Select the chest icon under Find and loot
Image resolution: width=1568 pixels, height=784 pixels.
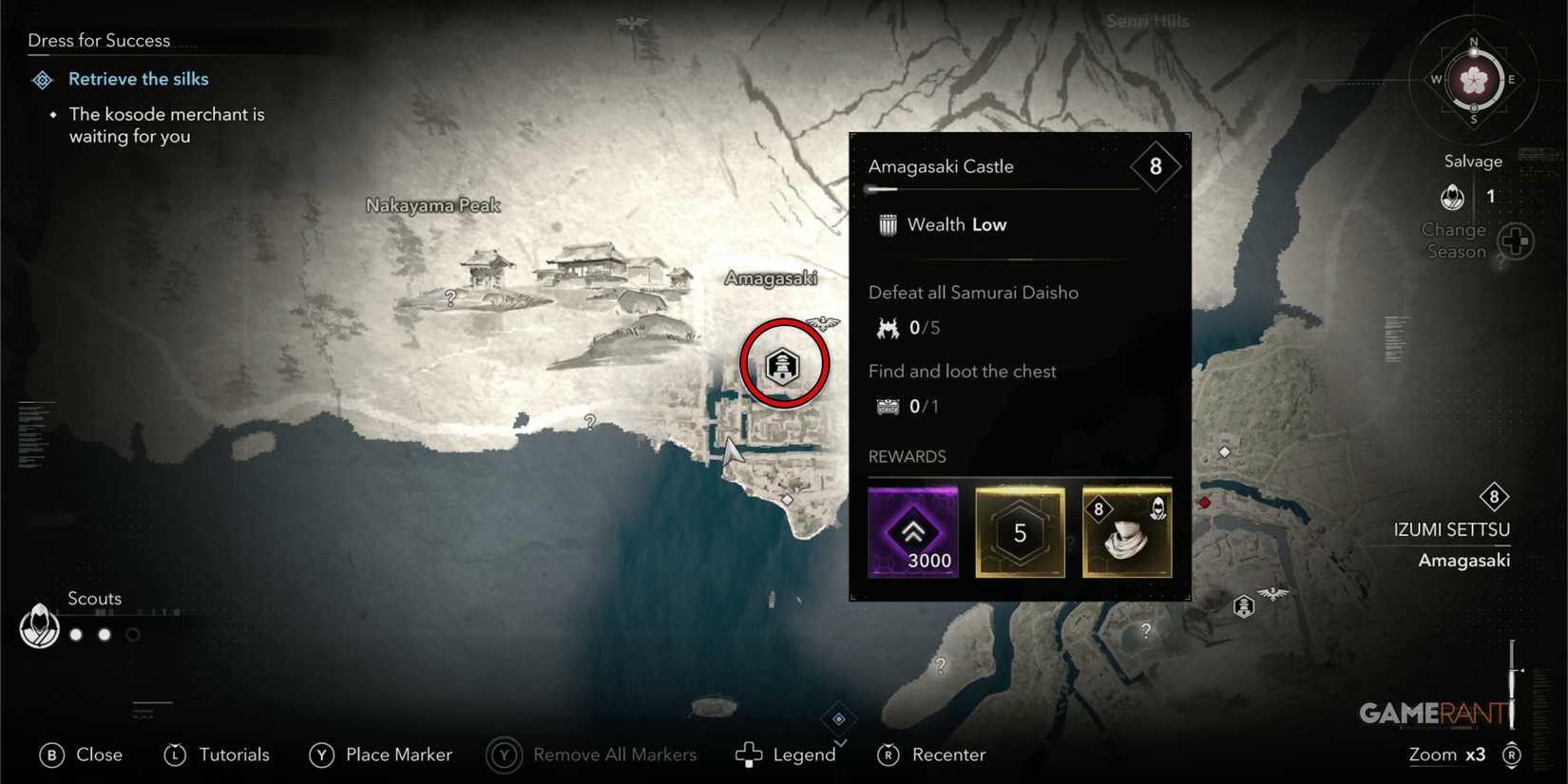[x=887, y=406]
